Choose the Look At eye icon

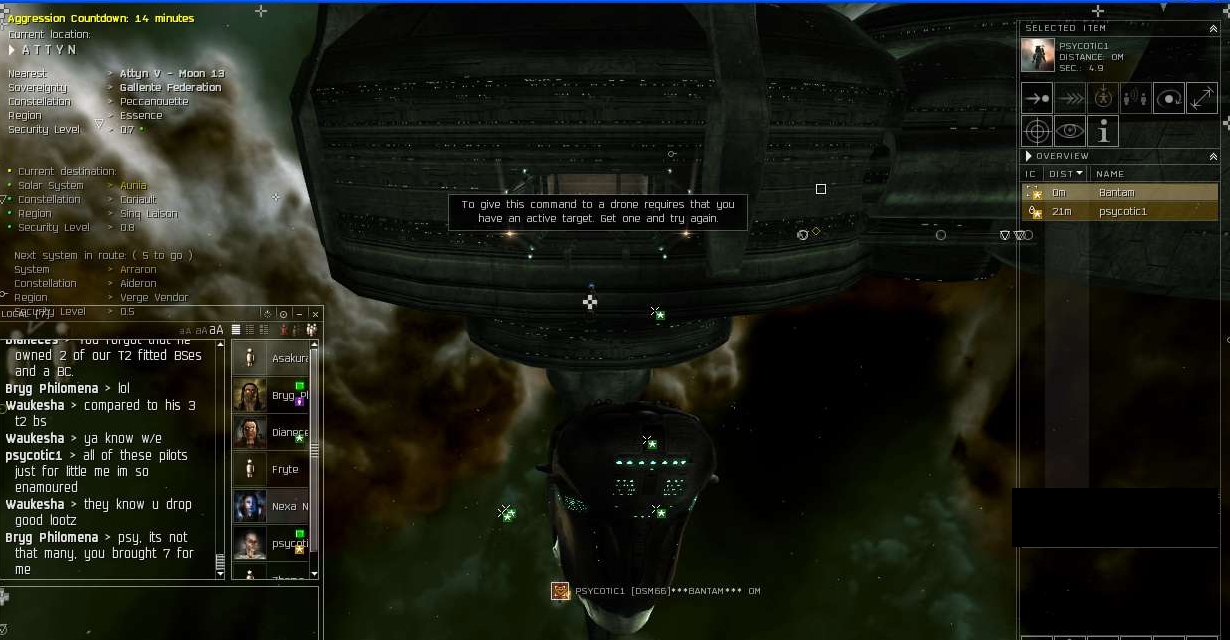coord(1070,131)
